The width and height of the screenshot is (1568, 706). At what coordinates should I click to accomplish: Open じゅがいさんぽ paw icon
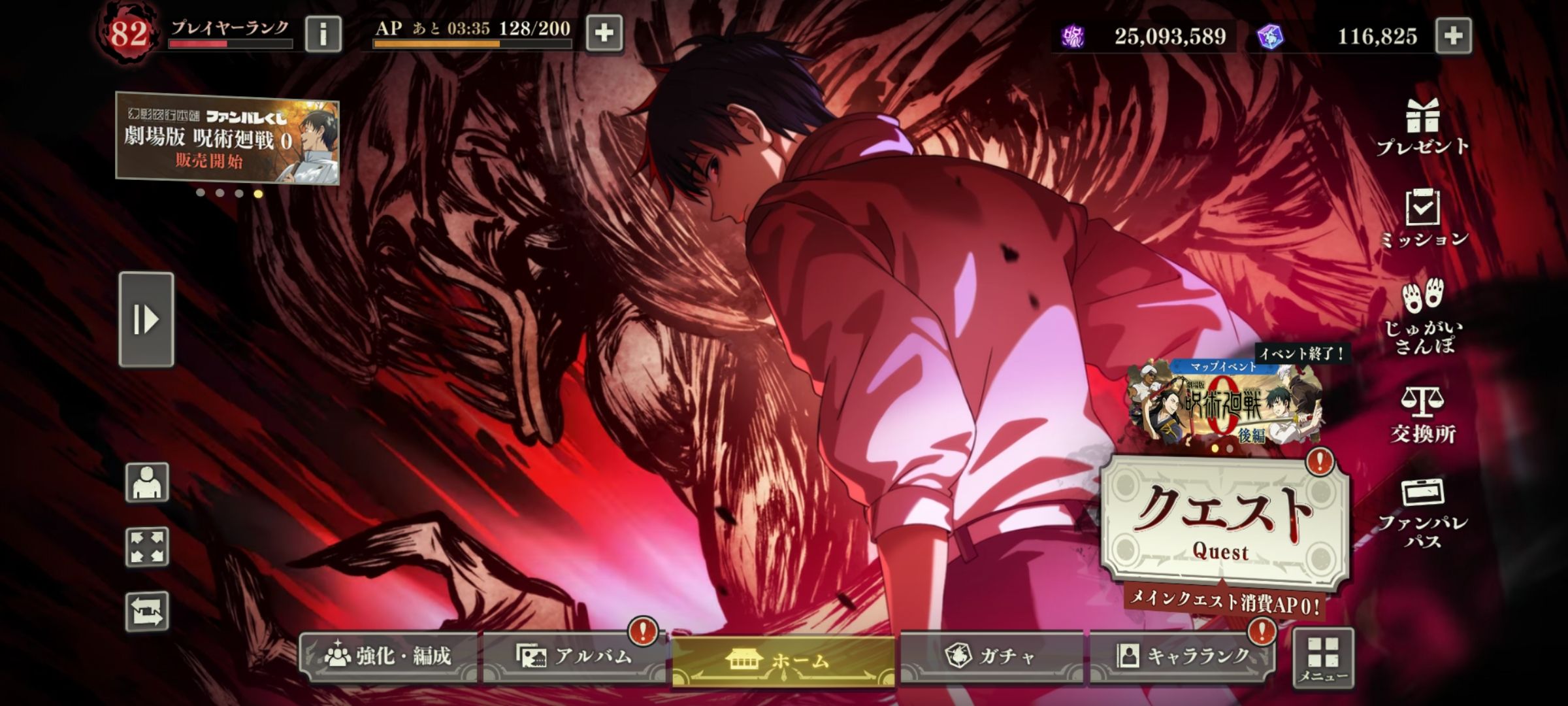coord(1423,316)
